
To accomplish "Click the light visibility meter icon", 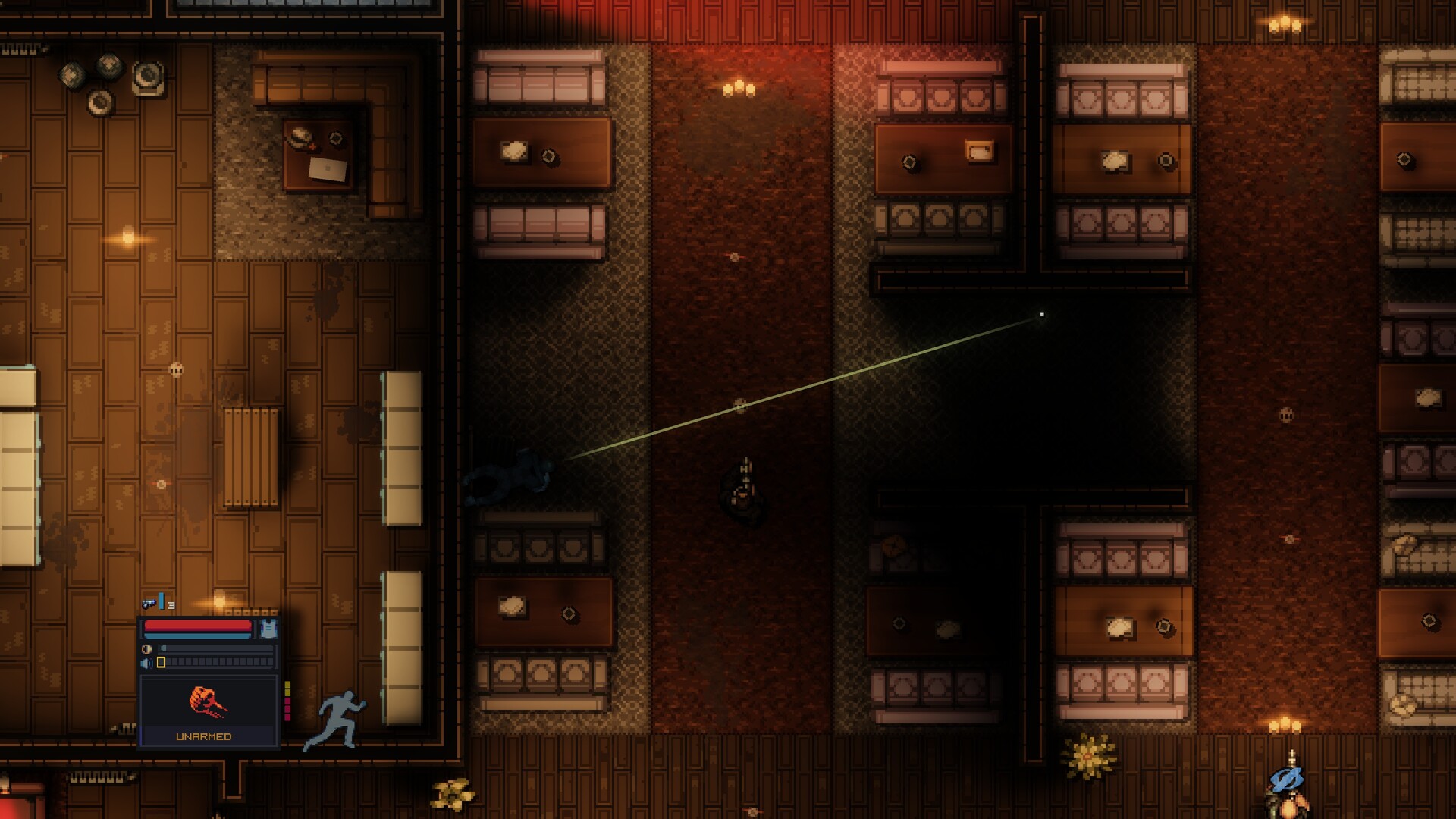I will tap(146, 648).
